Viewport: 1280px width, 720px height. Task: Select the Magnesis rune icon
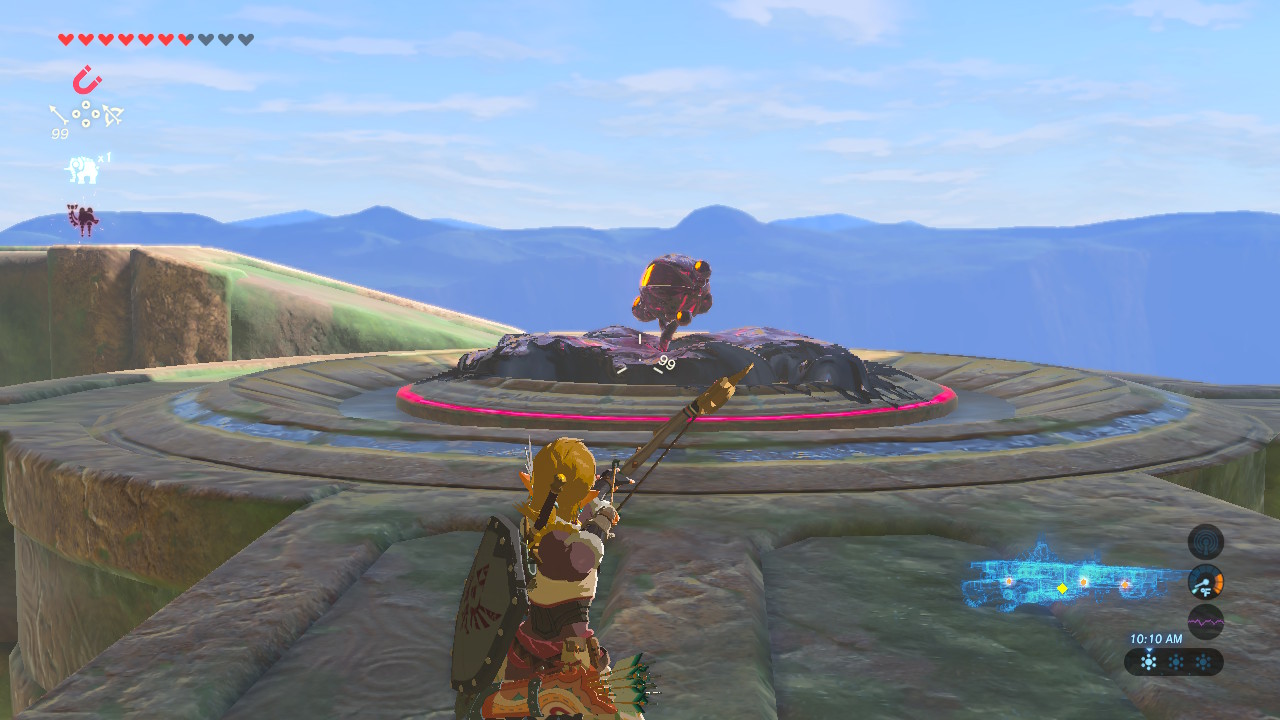(x=85, y=78)
